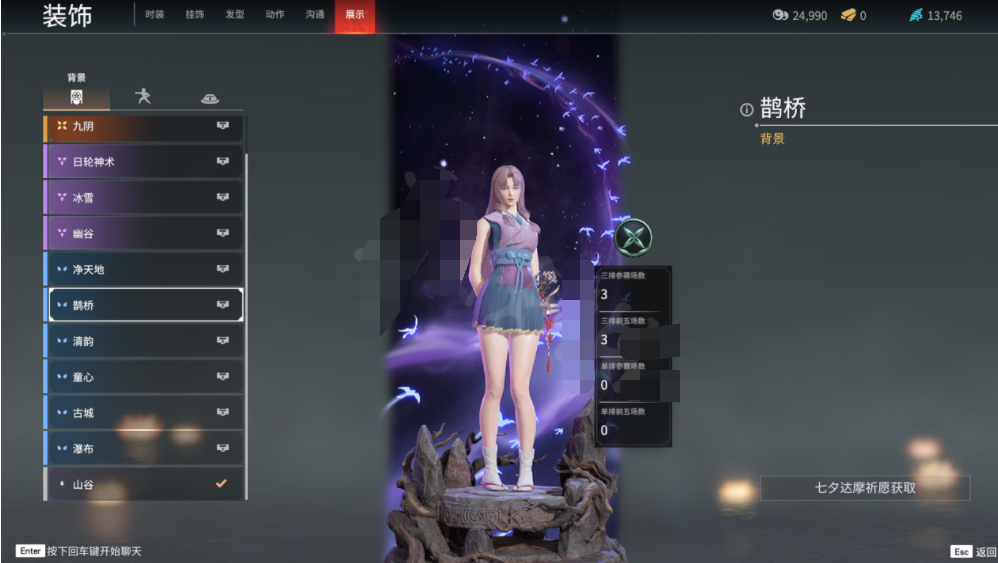Choose the 九阴 background

[x=144, y=126]
